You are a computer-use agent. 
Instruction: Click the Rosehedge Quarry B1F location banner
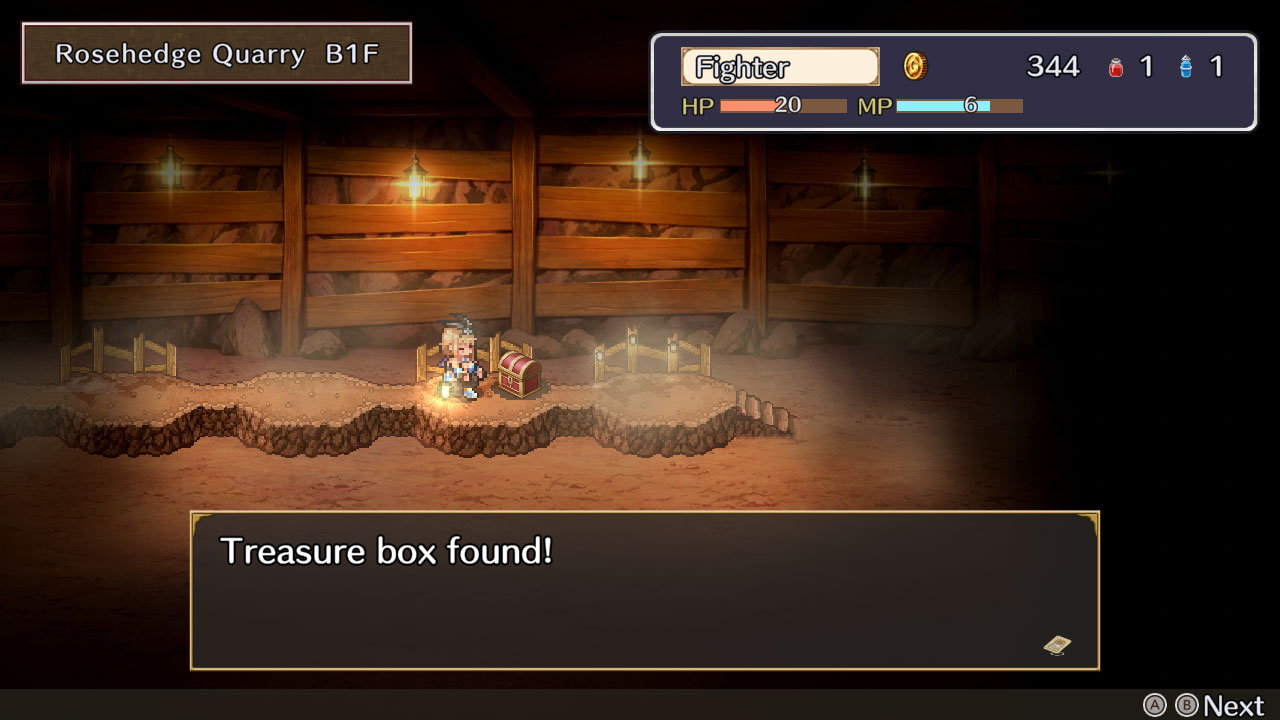click(215, 53)
